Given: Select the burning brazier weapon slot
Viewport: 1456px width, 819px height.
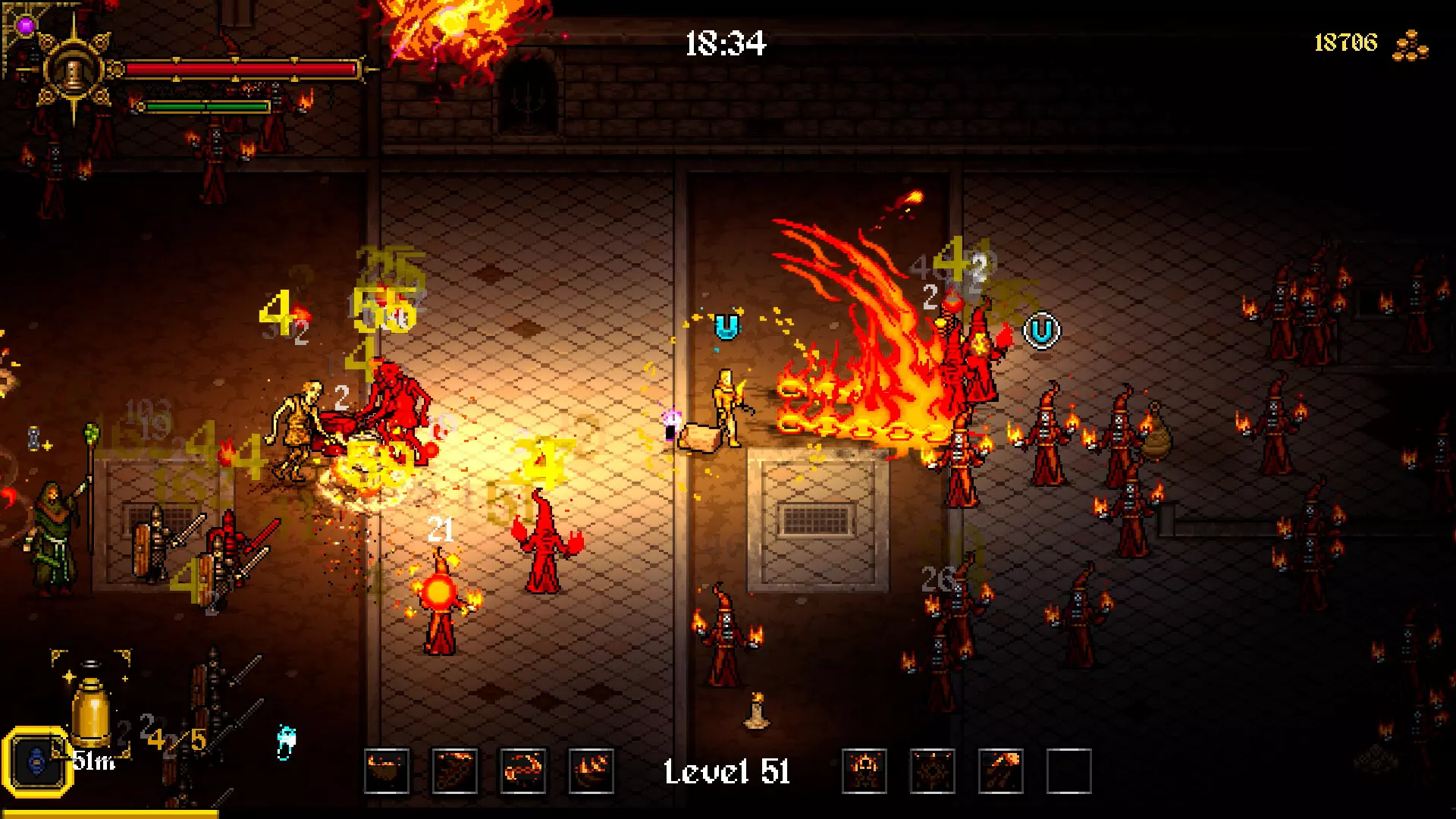Looking at the screenshot, I should coord(386,772).
